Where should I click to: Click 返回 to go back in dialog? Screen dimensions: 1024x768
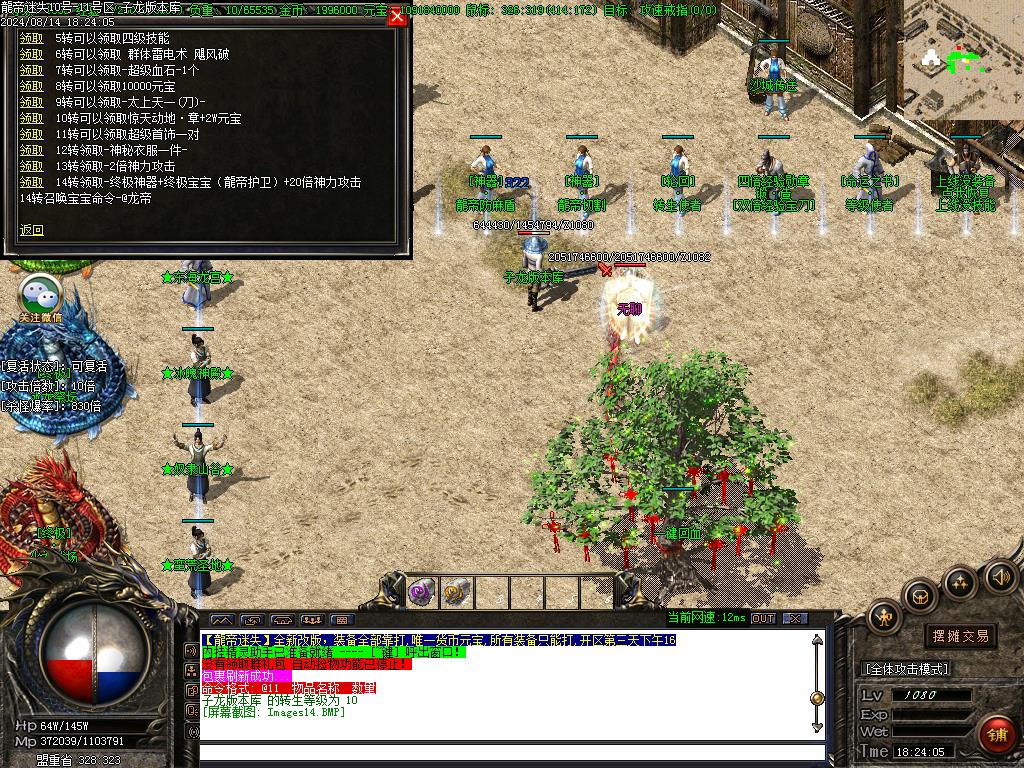coord(32,230)
